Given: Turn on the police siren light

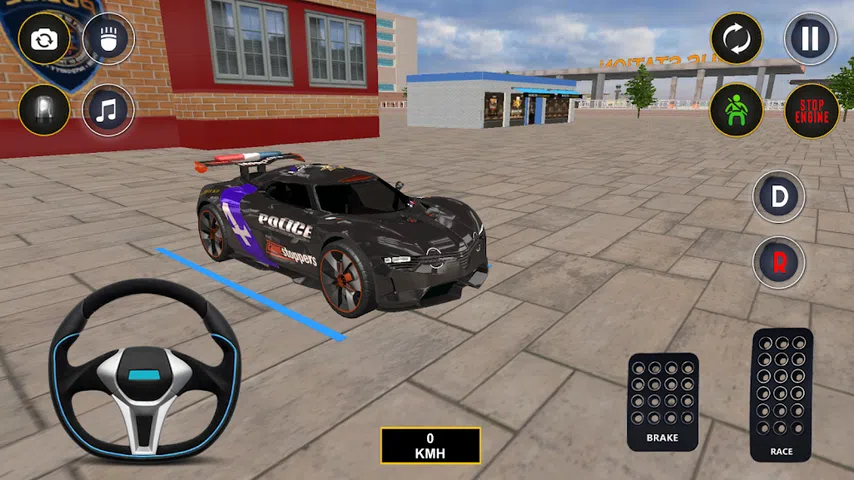Looking at the screenshot, I should [x=44, y=110].
